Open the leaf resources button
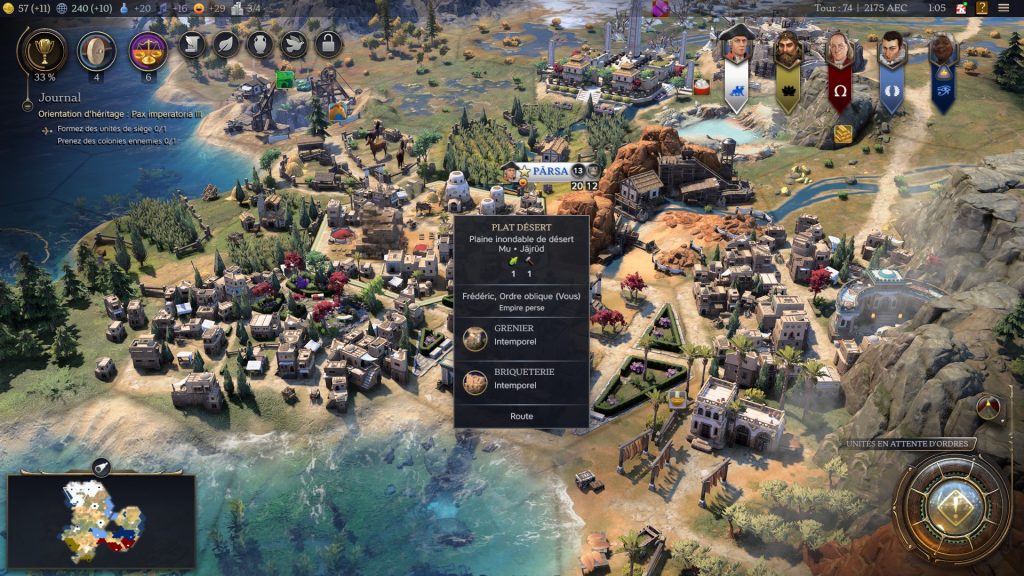This screenshot has width=1024, height=576. tap(226, 44)
